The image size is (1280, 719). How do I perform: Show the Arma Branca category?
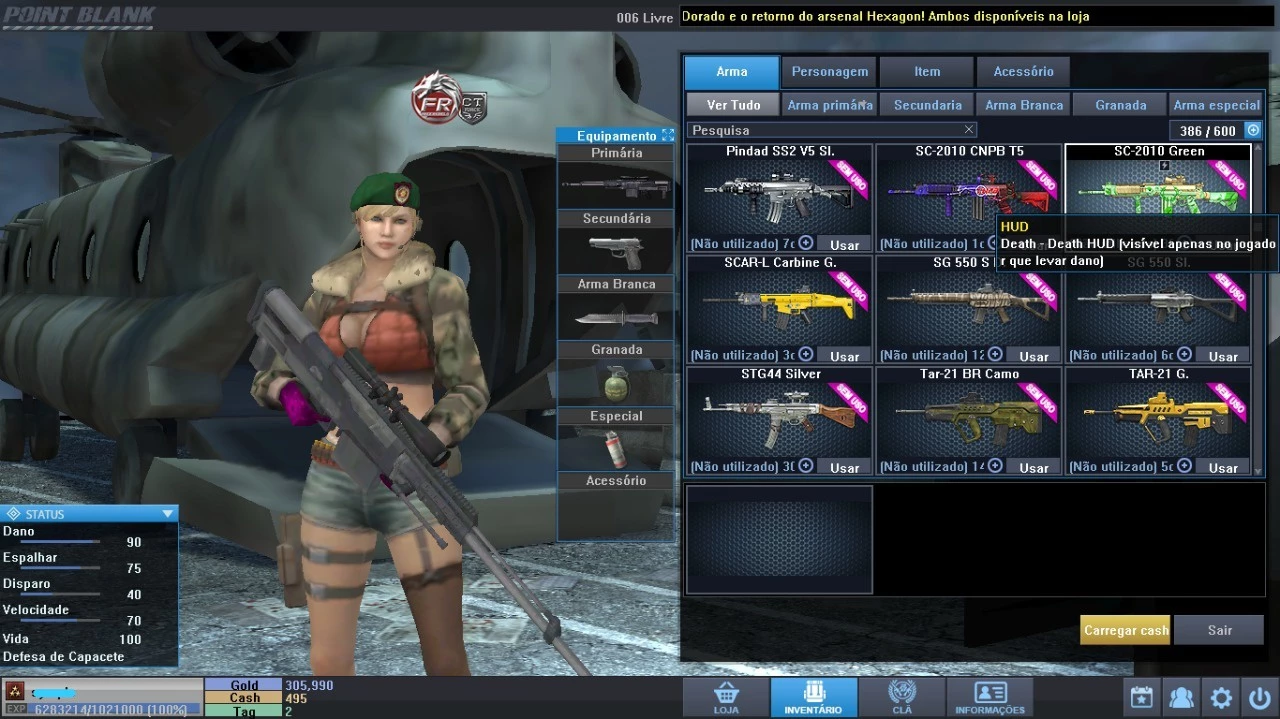[1024, 105]
